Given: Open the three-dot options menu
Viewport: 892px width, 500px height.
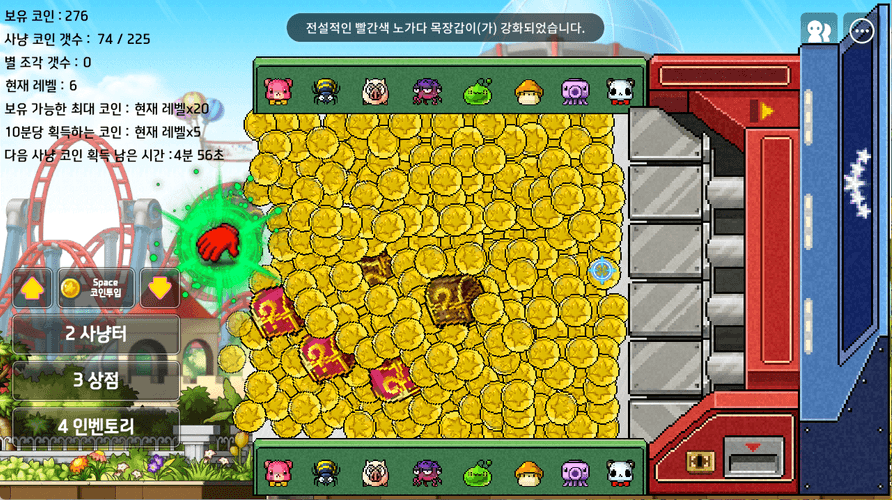Looking at the screenshot, I should tap(862, 31).
